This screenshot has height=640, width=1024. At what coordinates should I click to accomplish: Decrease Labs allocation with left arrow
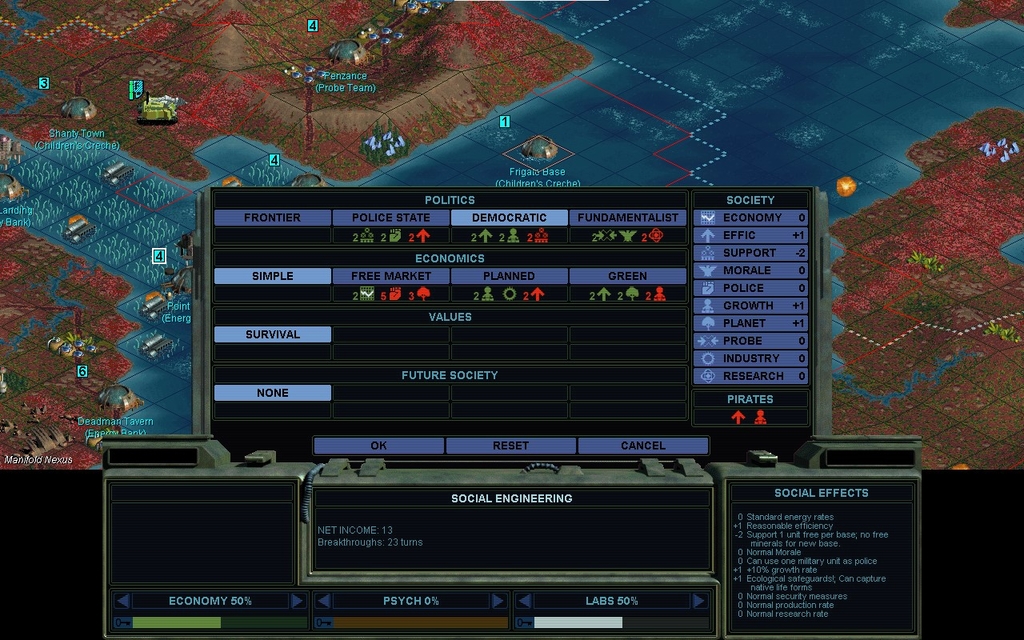coord(524,601)
